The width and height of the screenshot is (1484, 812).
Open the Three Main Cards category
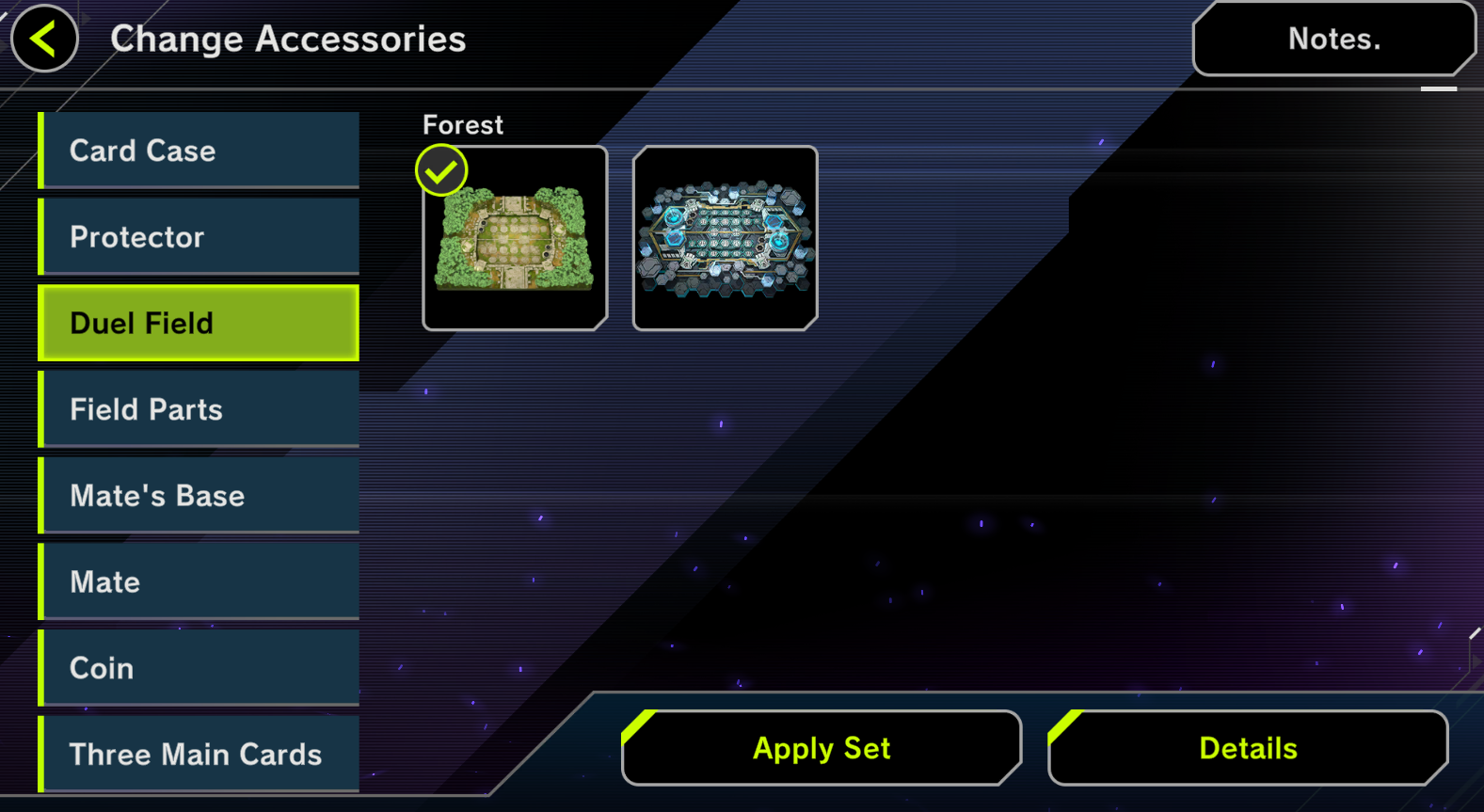[199, 754]
